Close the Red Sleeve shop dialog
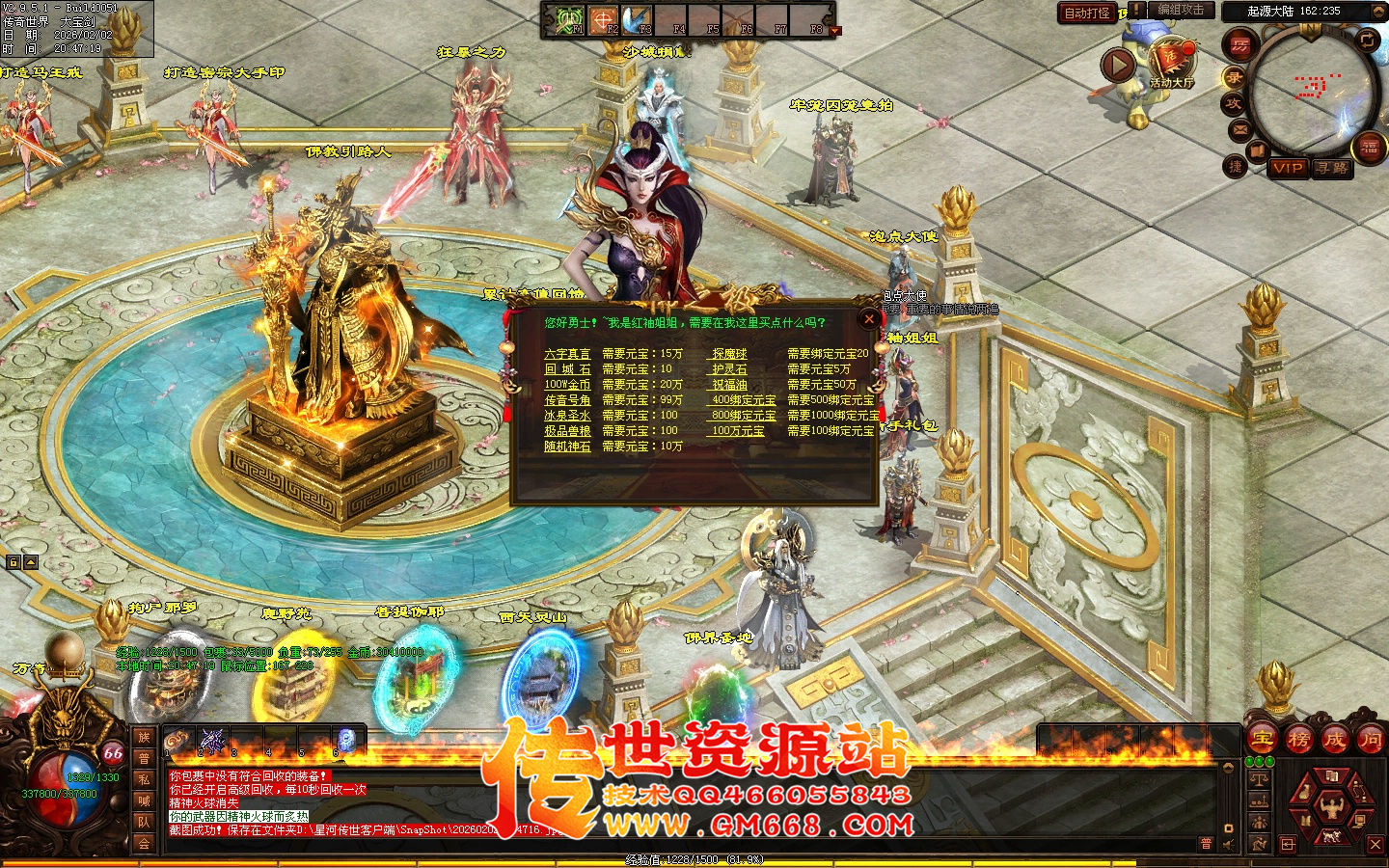The image size is (1389, 868). click(x=869, y=321)
